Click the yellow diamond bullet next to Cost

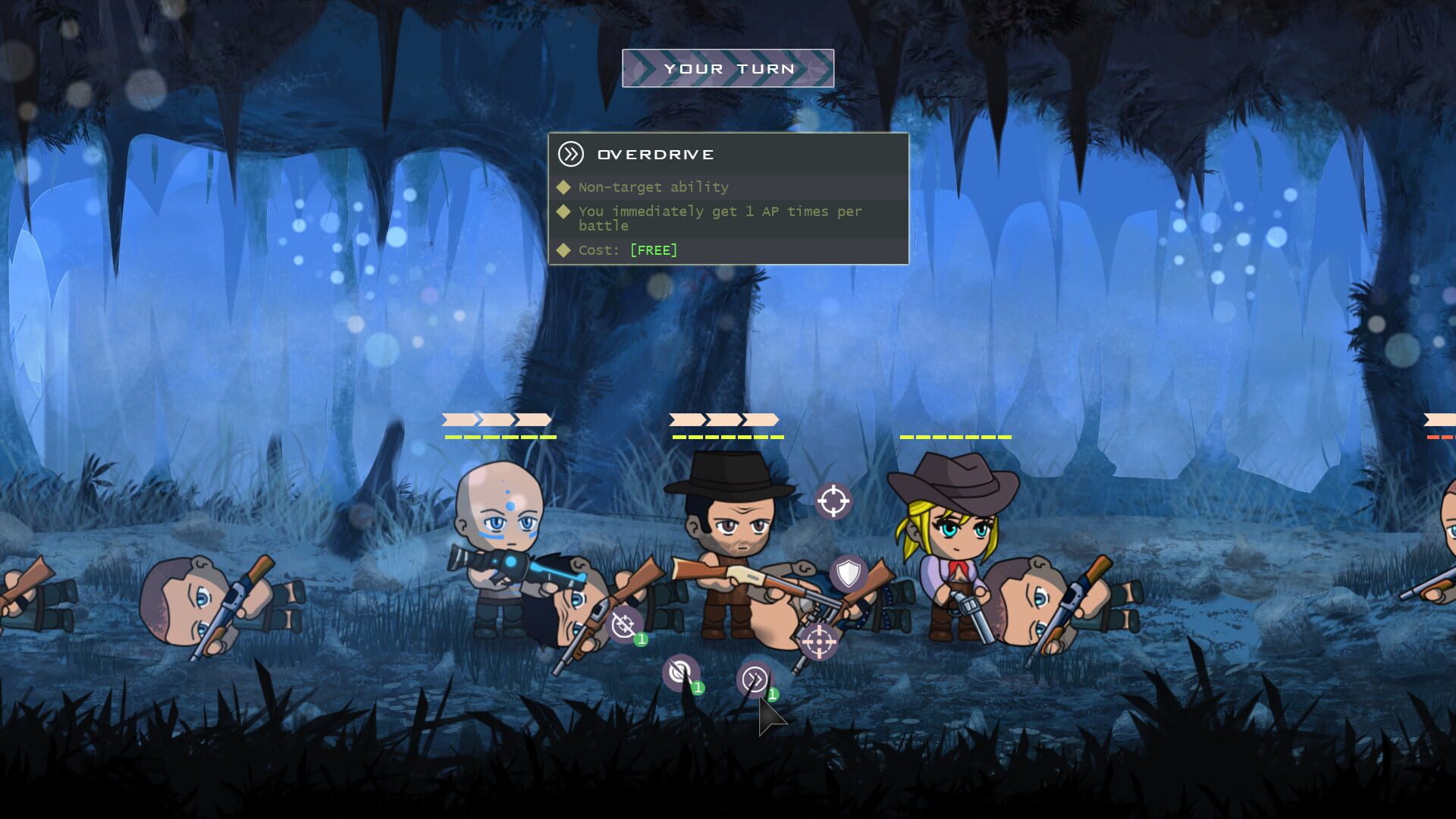[563, 249]
